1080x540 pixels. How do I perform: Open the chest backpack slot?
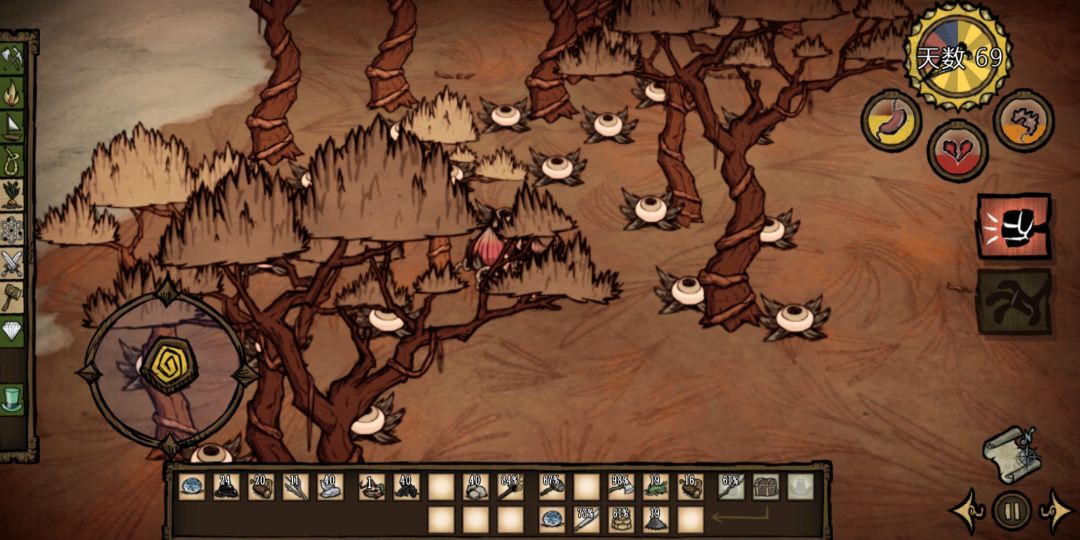[765, 487]
